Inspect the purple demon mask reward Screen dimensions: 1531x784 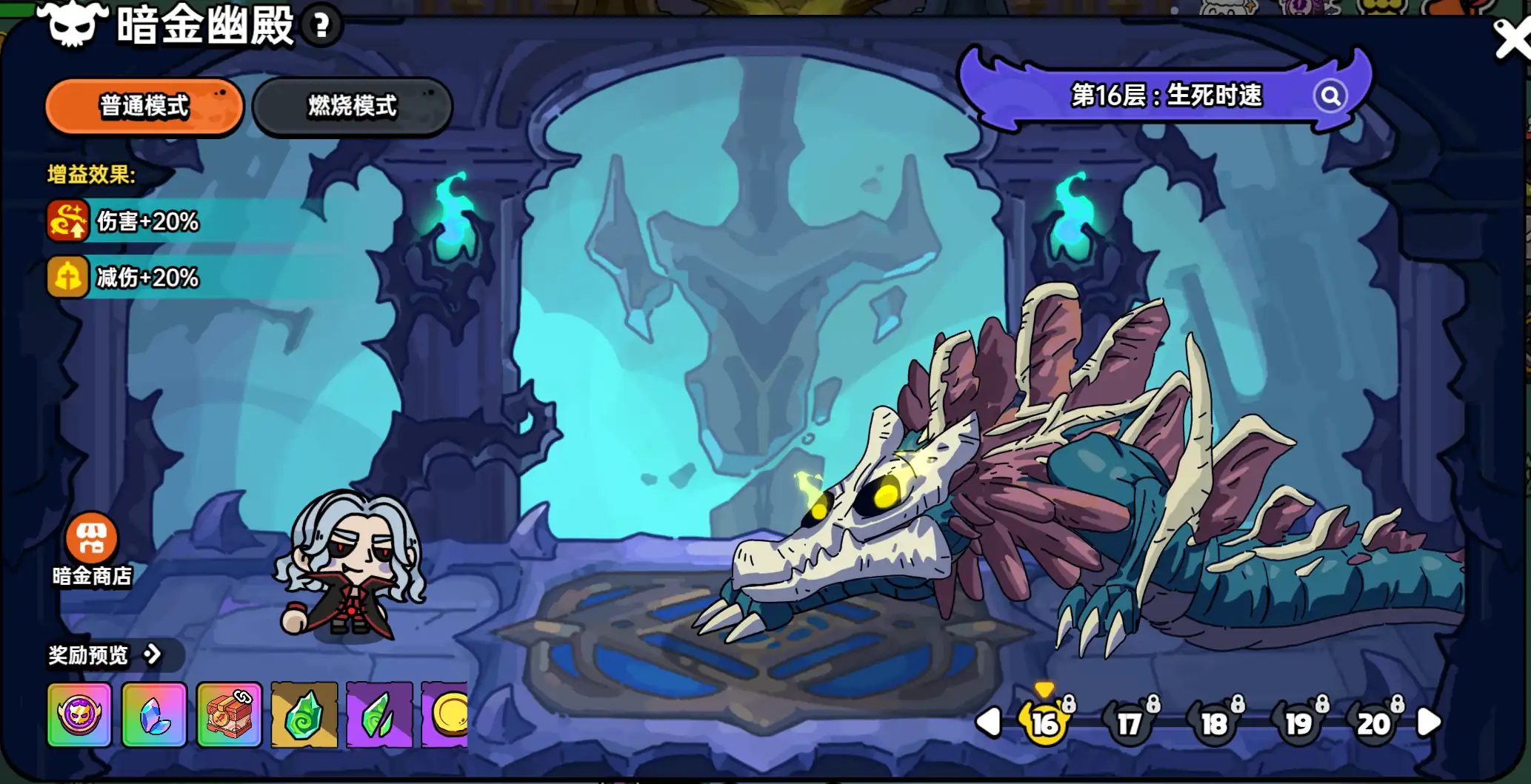[x=79, y=715]
